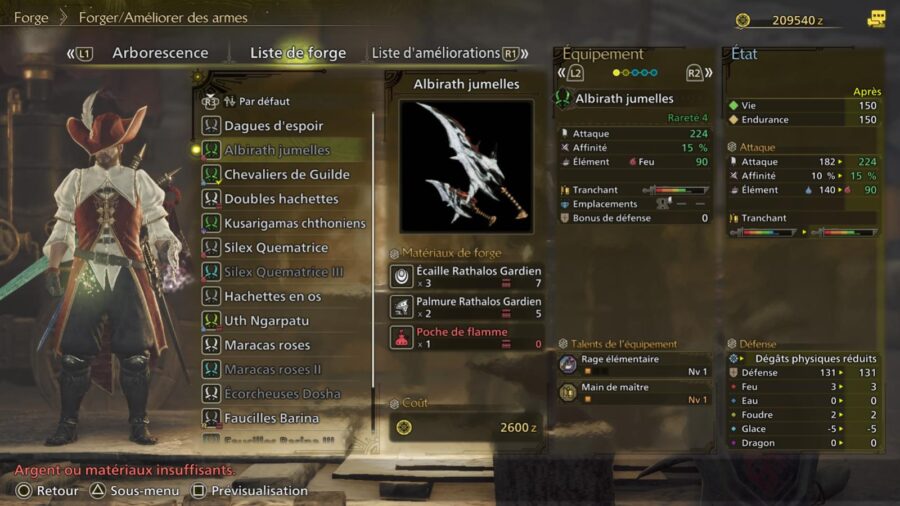
Task: Select the Main de maître skill
Action: [x=633, y=393]
